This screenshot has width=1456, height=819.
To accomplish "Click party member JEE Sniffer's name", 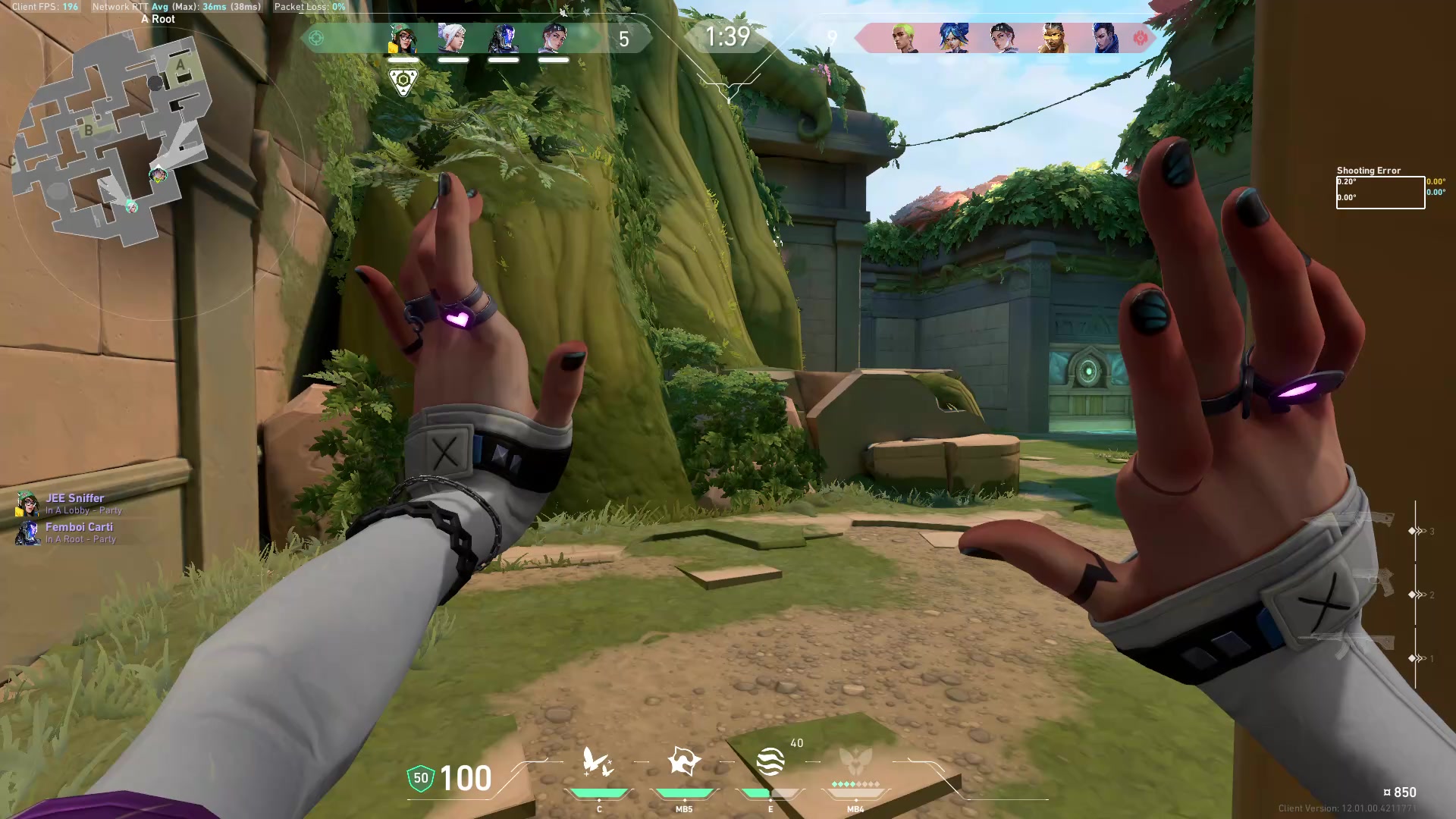I will (x=76, y=498).
